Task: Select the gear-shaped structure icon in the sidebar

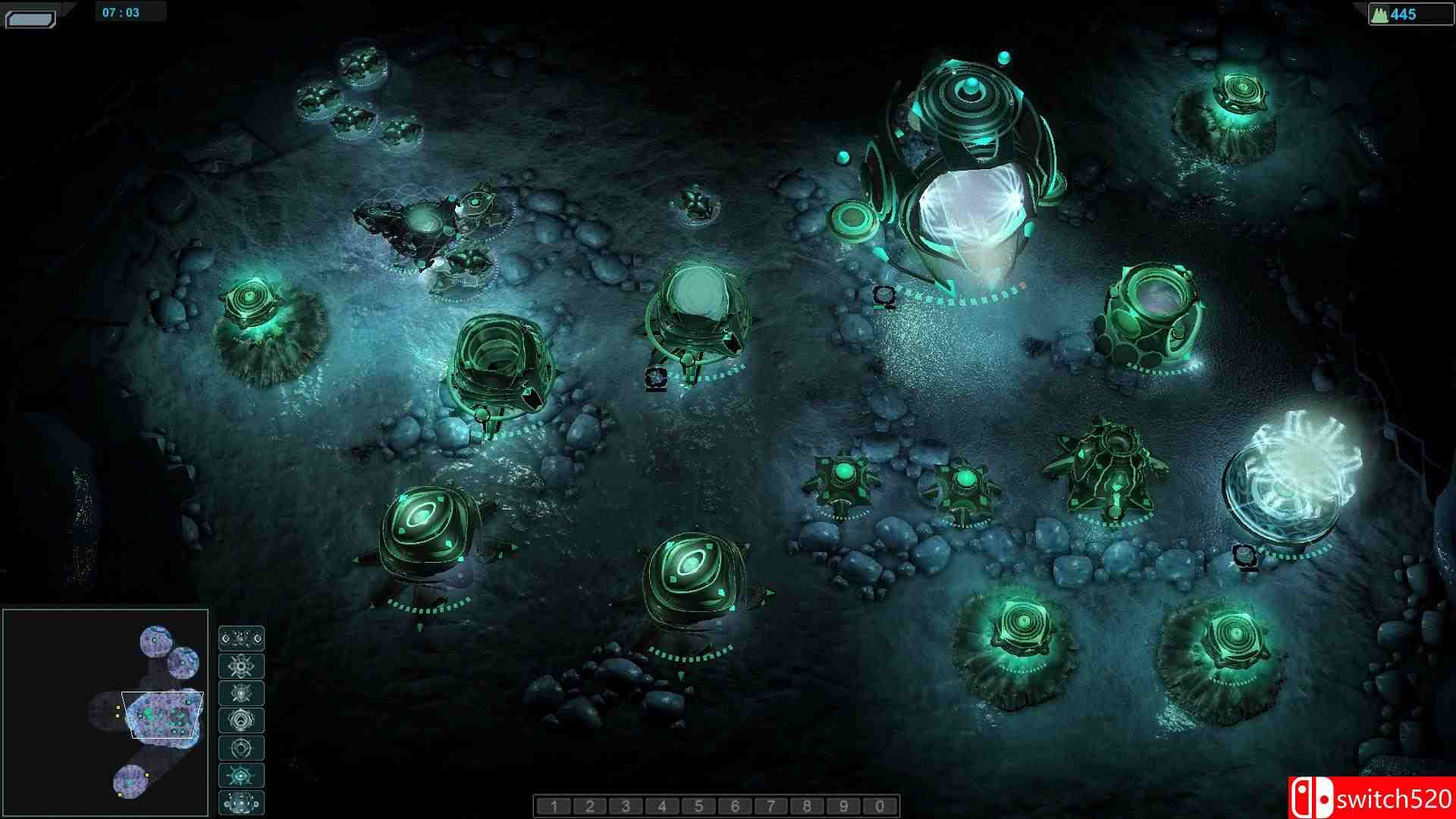Action: click(x=241, y=667)
